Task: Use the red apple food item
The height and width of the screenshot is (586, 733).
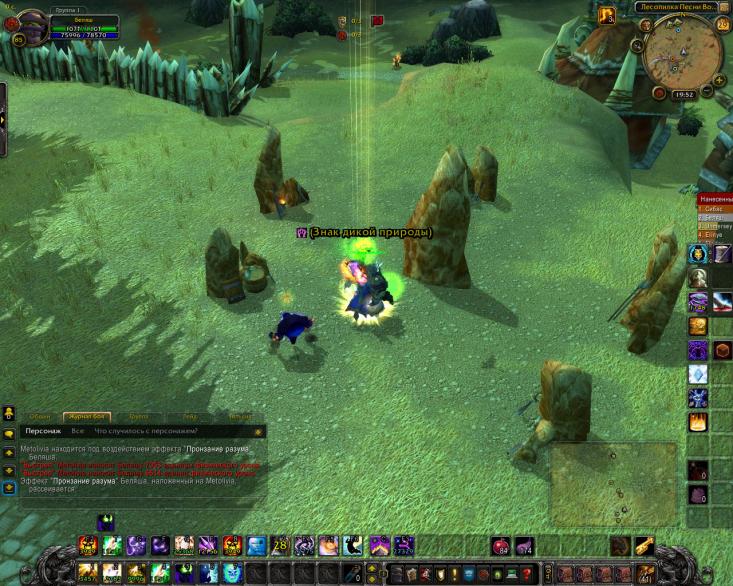Action: (x=499, y=546)
